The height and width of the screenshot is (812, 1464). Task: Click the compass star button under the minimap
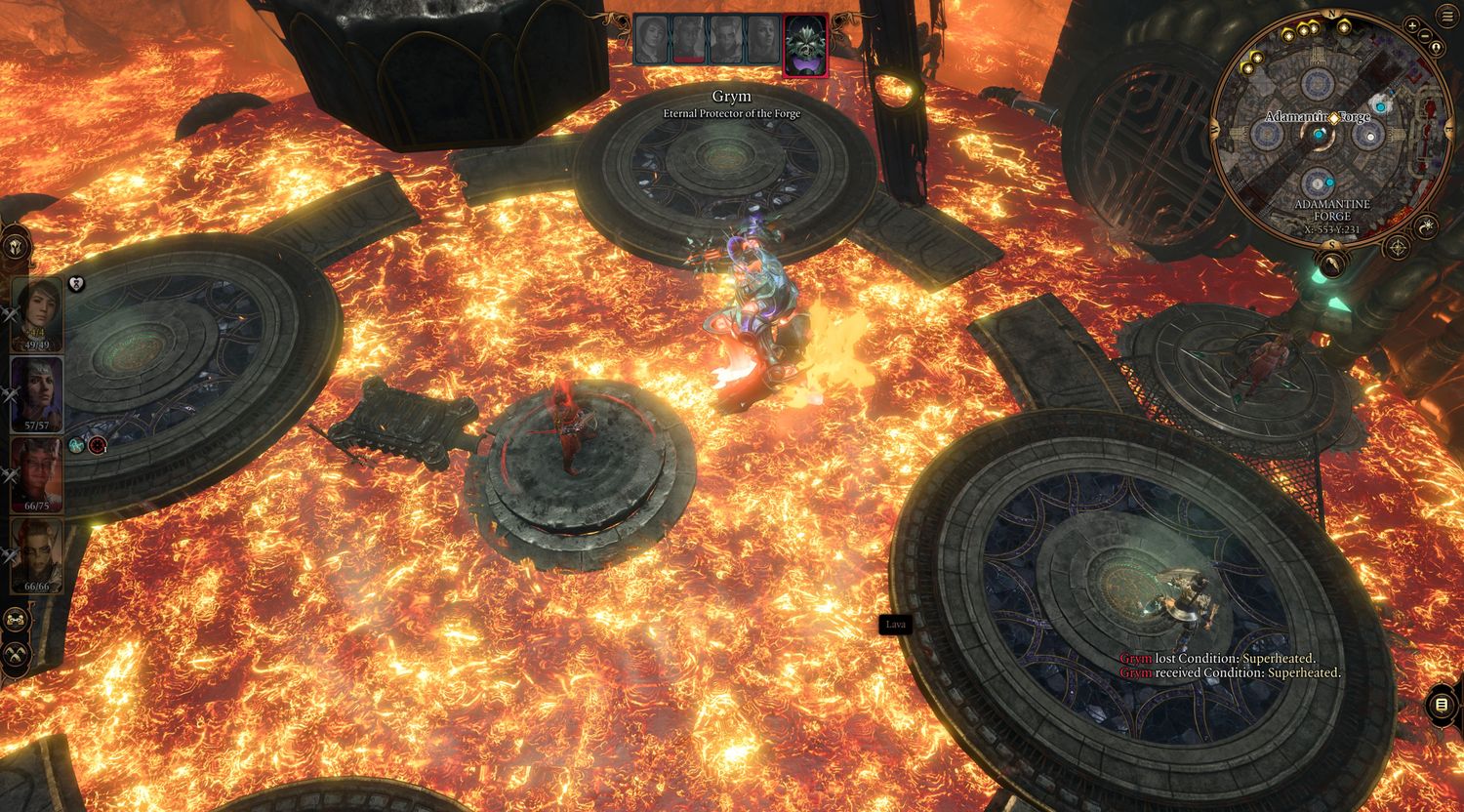1399,248
